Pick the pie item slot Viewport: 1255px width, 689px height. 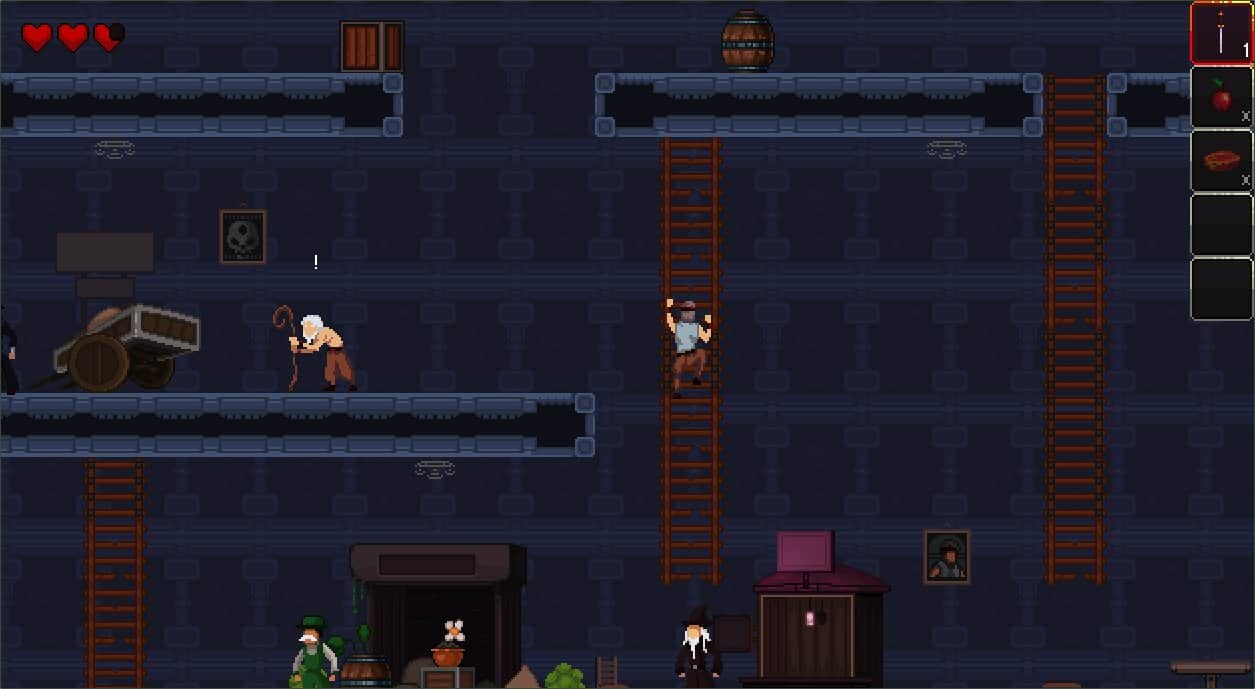click(1221, 161)
